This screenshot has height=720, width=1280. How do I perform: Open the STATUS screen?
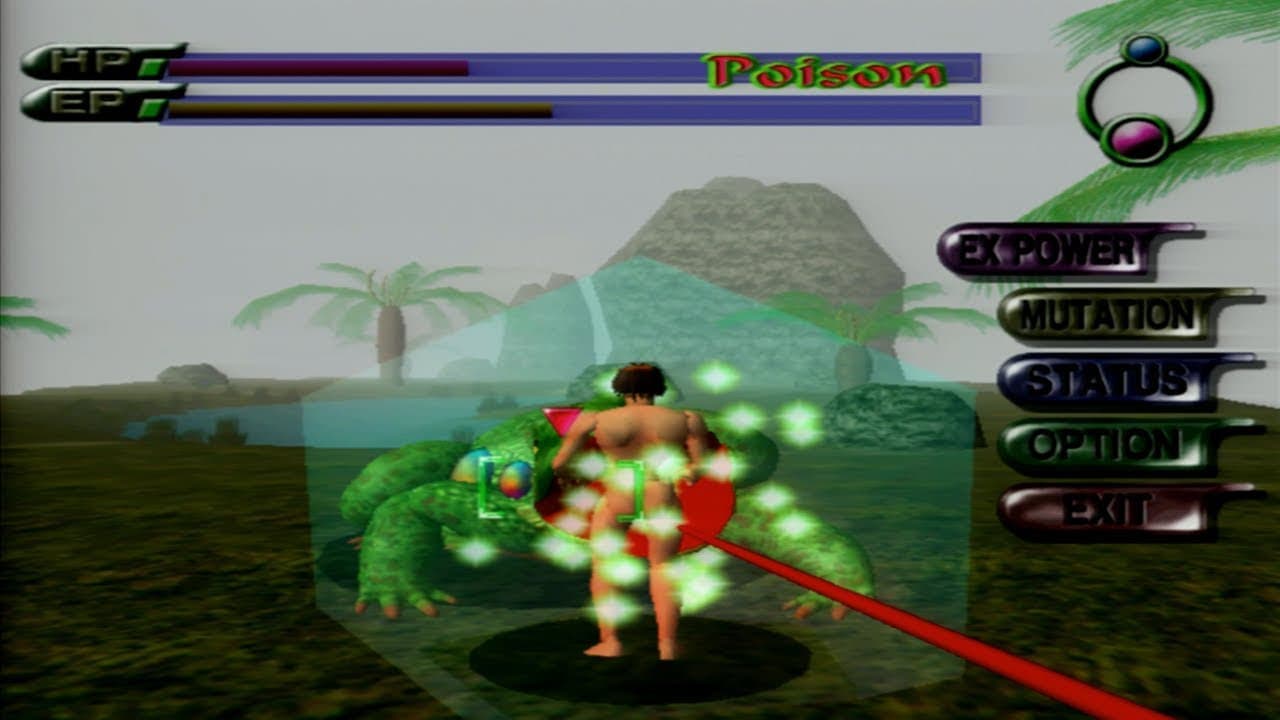(1107, 381)
